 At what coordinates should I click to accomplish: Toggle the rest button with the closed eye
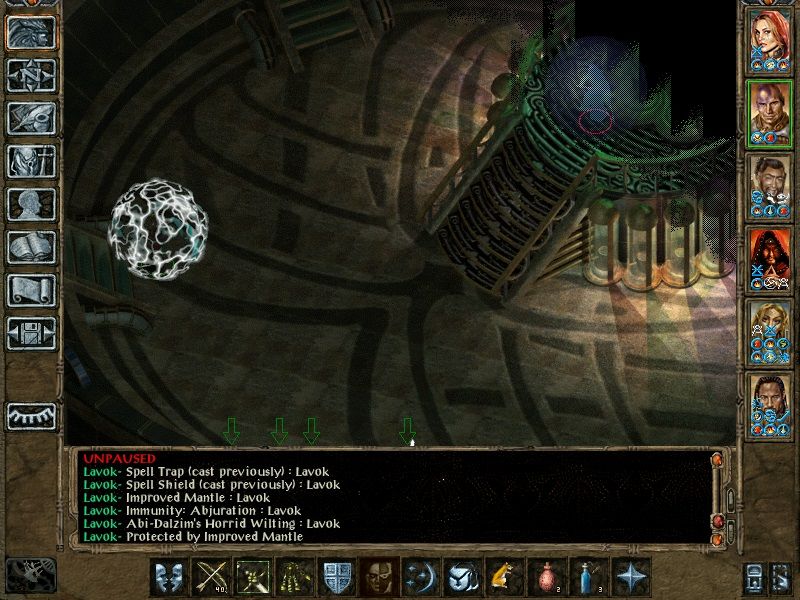click(31, 416)
